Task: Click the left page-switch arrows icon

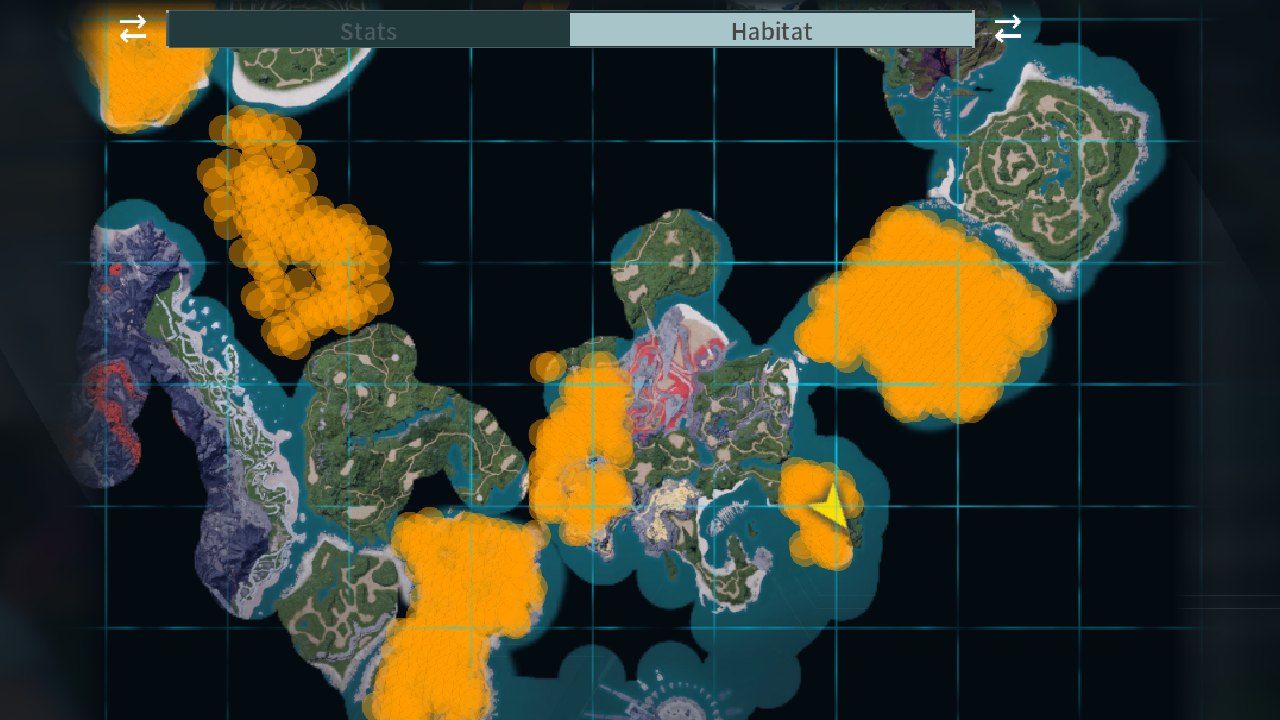Action: [131, 29]
